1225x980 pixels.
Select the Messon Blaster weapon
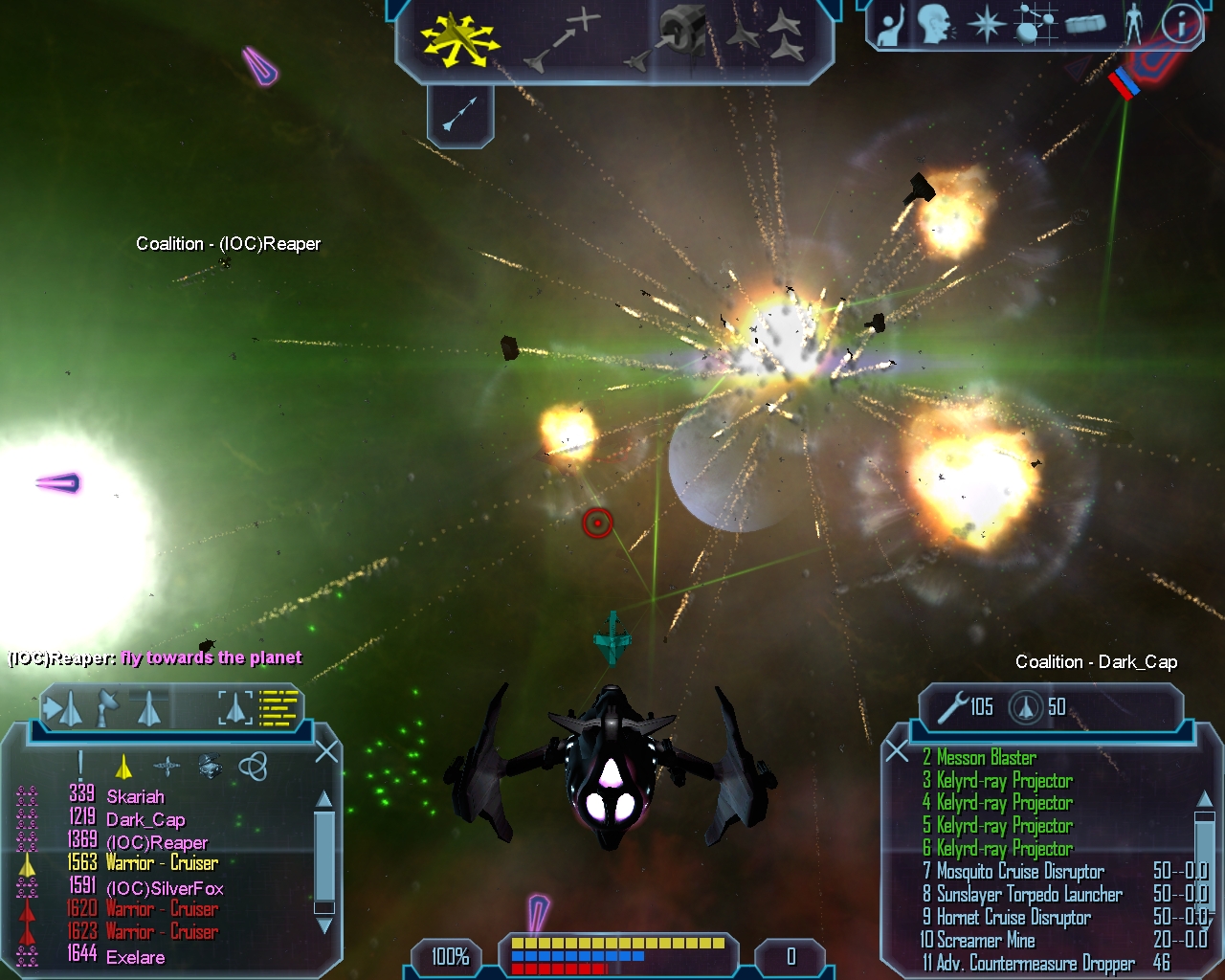[986, 758]
